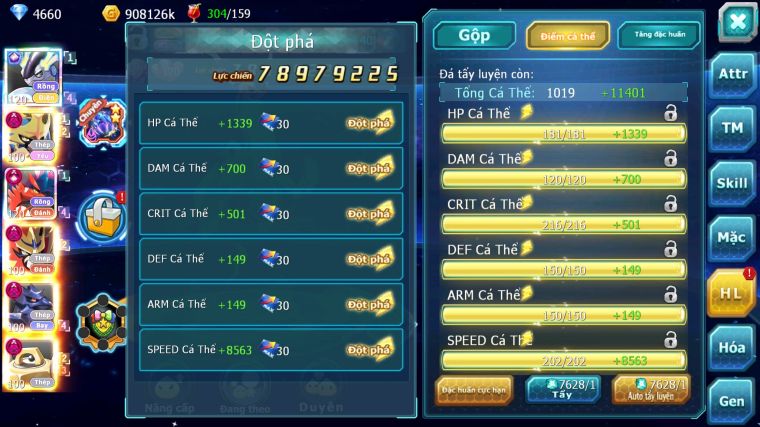Click Đột phá for SPEED Cá Thể
The width and height of the screenshot is (760, 427).
(x=369, y=350)
